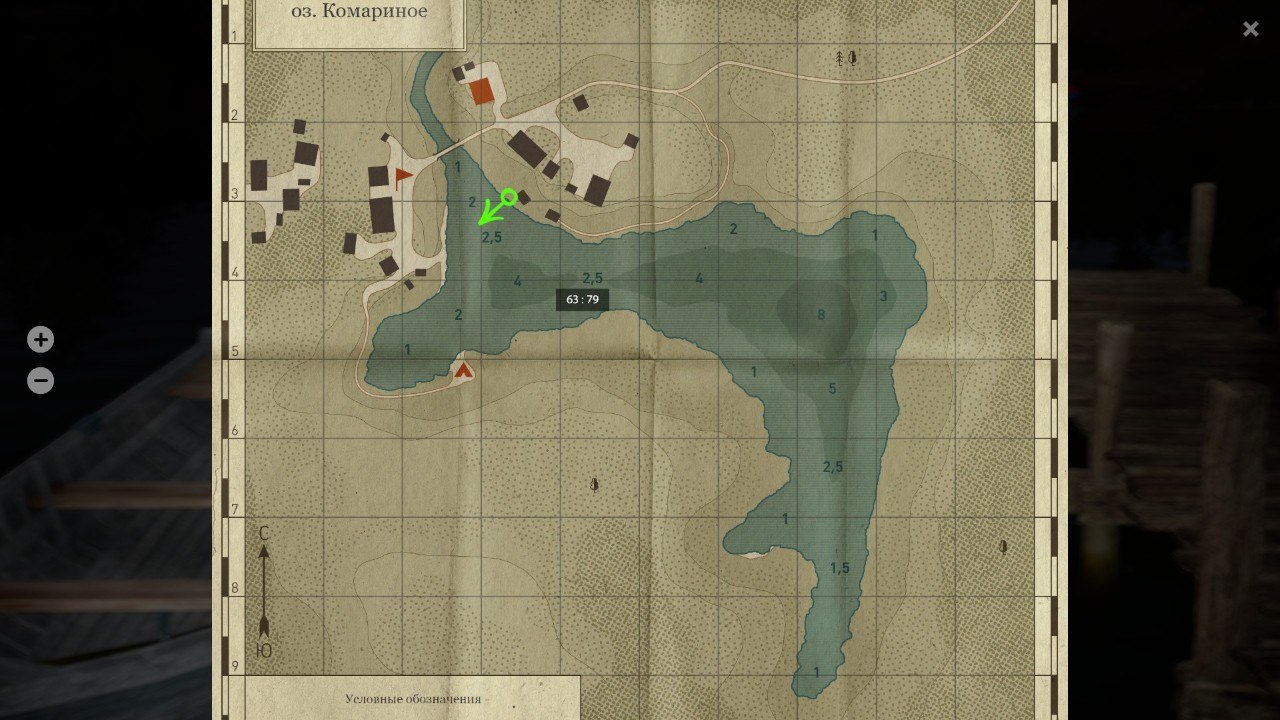Click the orange-roofed building icon near the bridge
This screenshot has width=1280, height=720.
tap(480, 91)
